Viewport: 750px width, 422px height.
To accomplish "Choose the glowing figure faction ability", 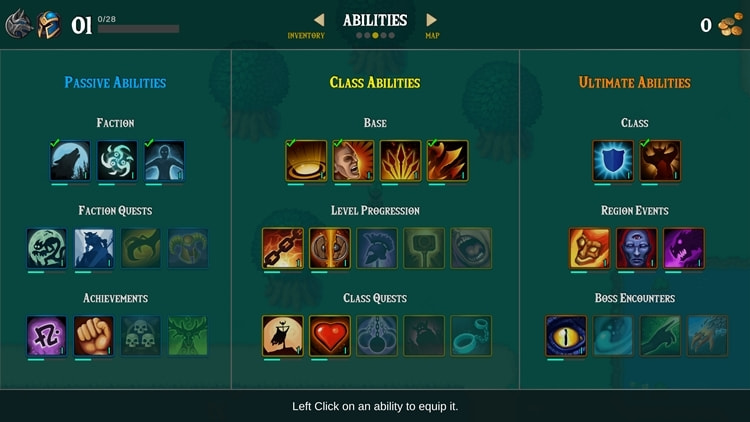I will point(164,161).
